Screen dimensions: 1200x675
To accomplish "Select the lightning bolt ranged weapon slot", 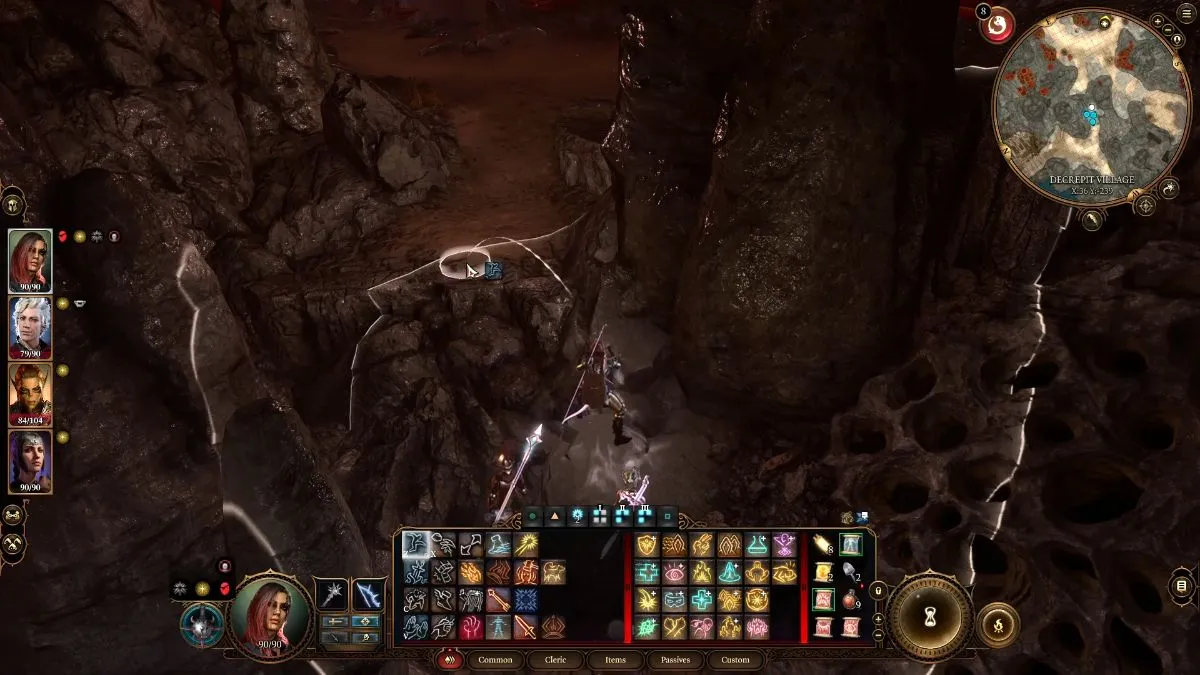I will click(369, 594).
